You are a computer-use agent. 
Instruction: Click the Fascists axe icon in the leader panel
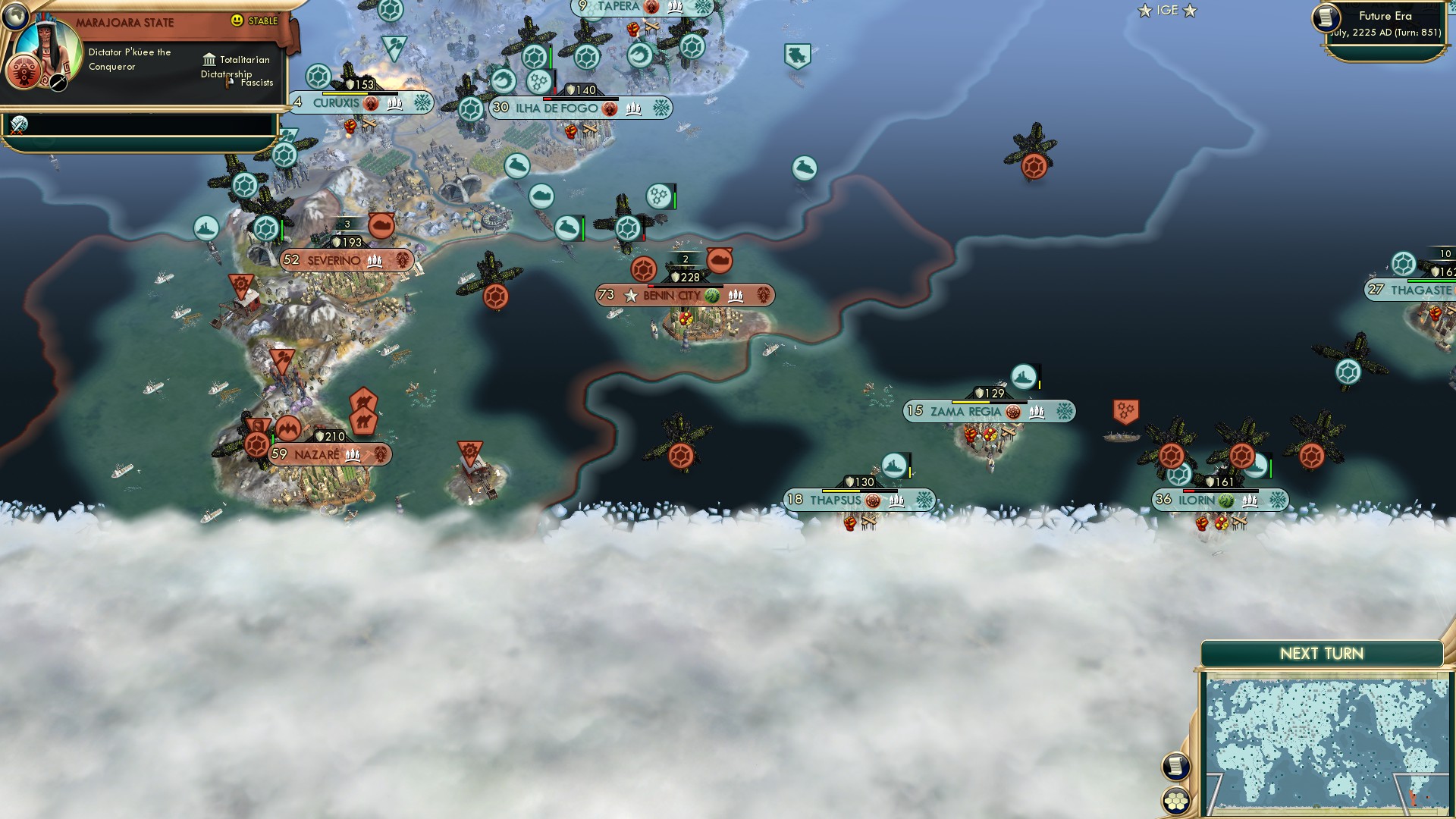point(227,81)
